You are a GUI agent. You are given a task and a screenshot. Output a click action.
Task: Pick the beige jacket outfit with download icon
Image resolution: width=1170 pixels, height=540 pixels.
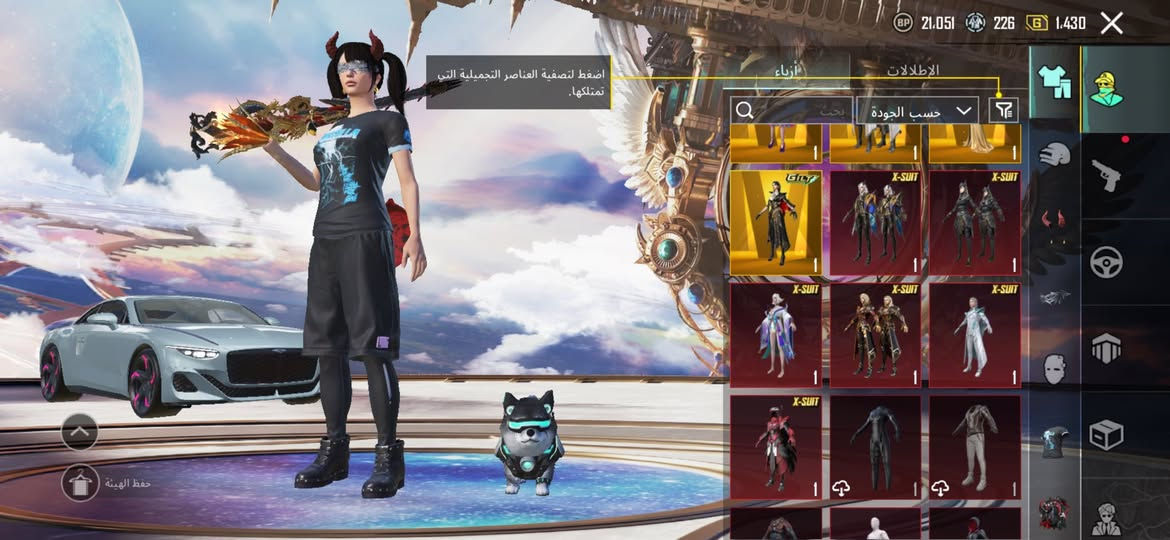point(974,447)
